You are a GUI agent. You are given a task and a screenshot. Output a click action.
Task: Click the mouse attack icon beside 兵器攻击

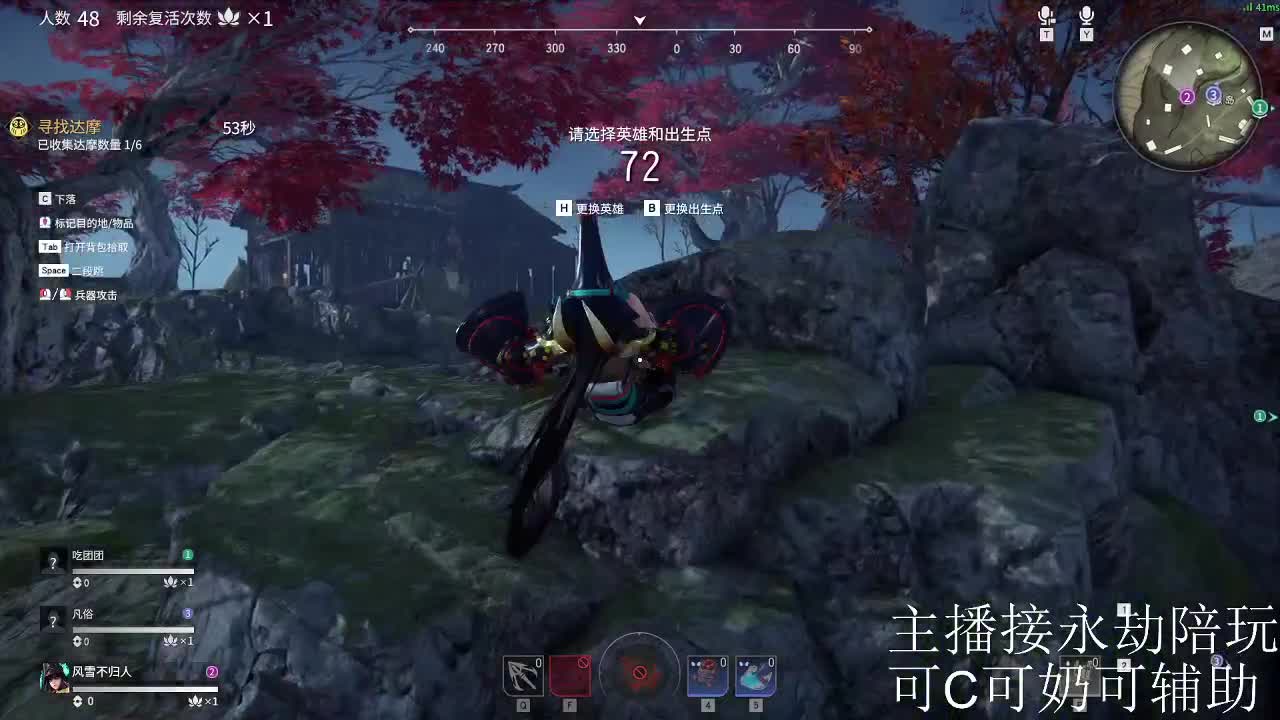(x=46, y=294)
